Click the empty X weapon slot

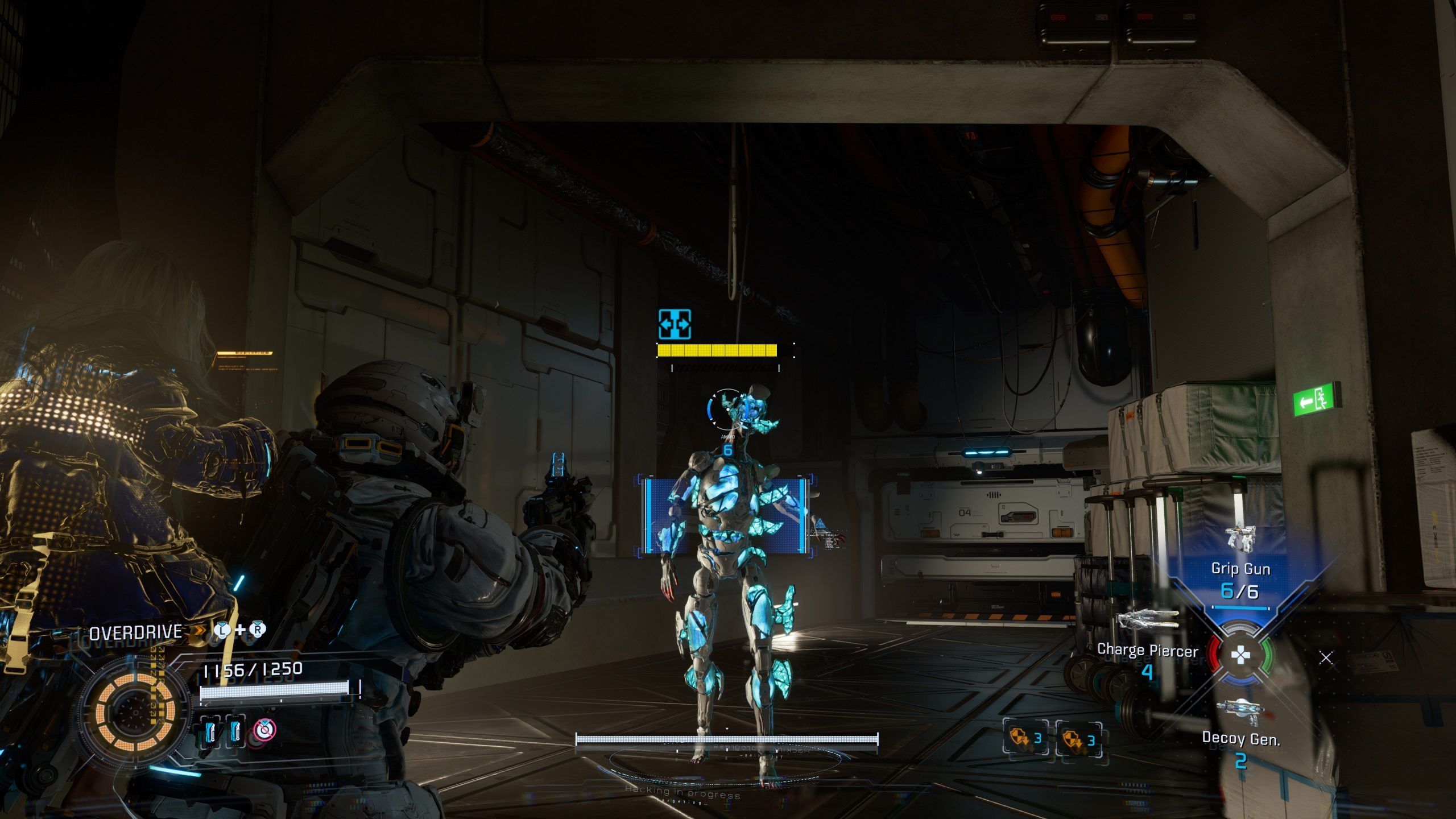pyautogui.click(x=1326, y=658)
